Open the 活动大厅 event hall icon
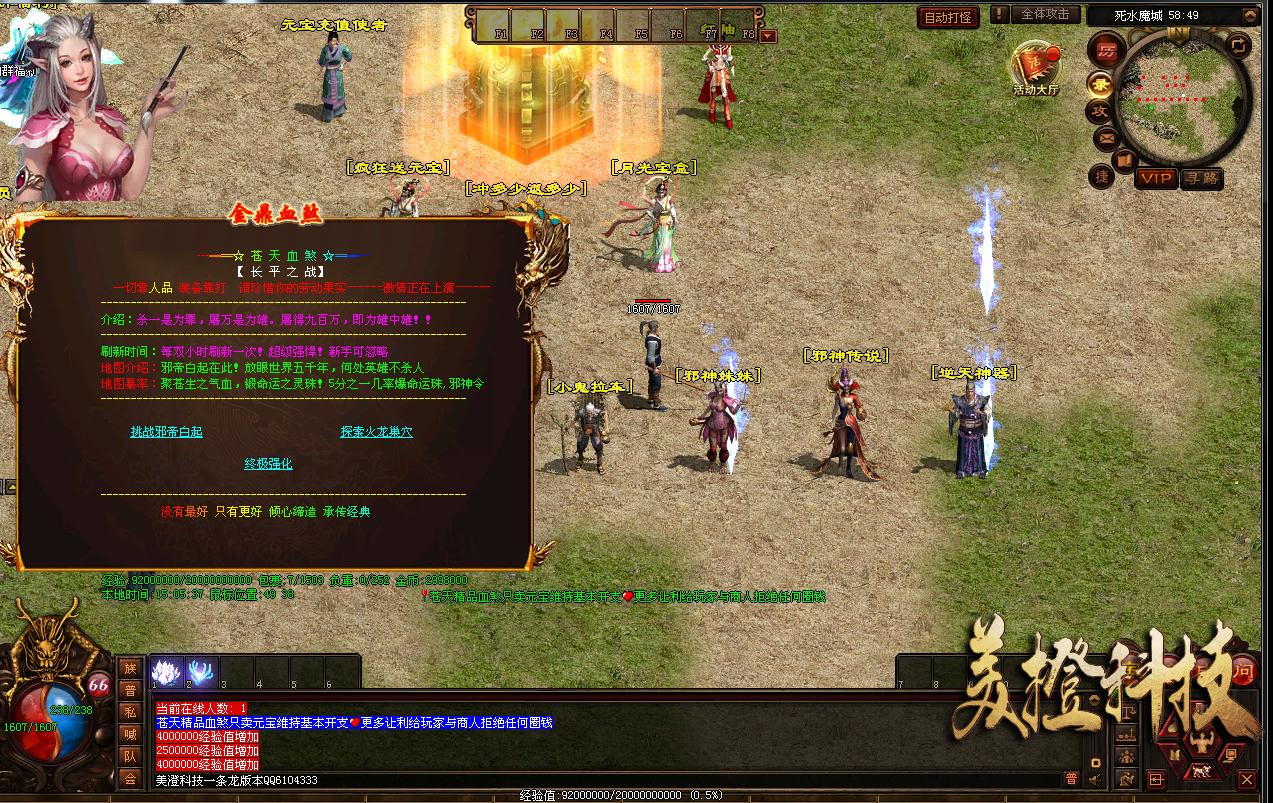The height and width of the screenshot is (803, 1273). [1035, 66]
